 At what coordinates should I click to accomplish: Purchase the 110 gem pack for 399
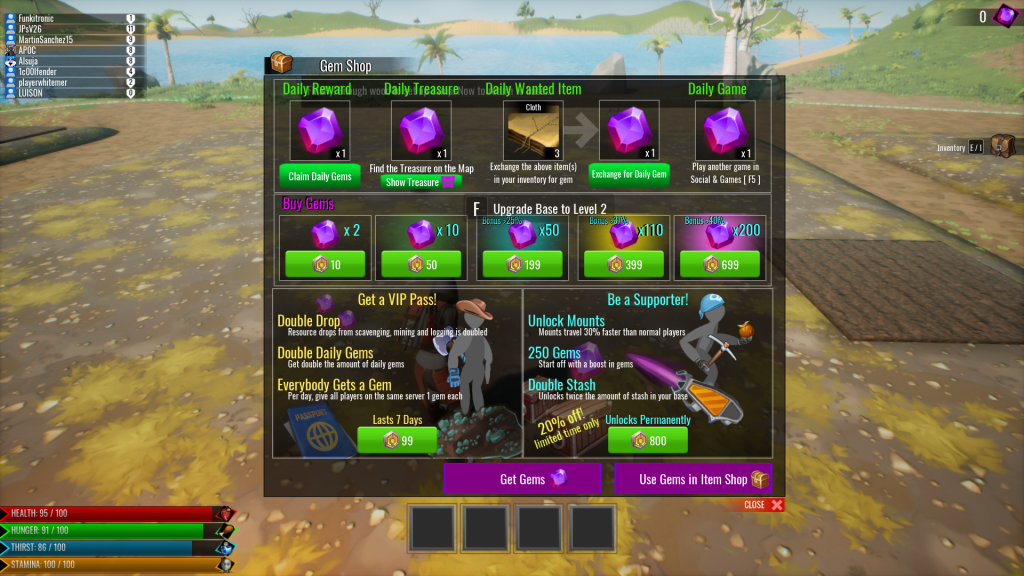(x=621, y=264)
